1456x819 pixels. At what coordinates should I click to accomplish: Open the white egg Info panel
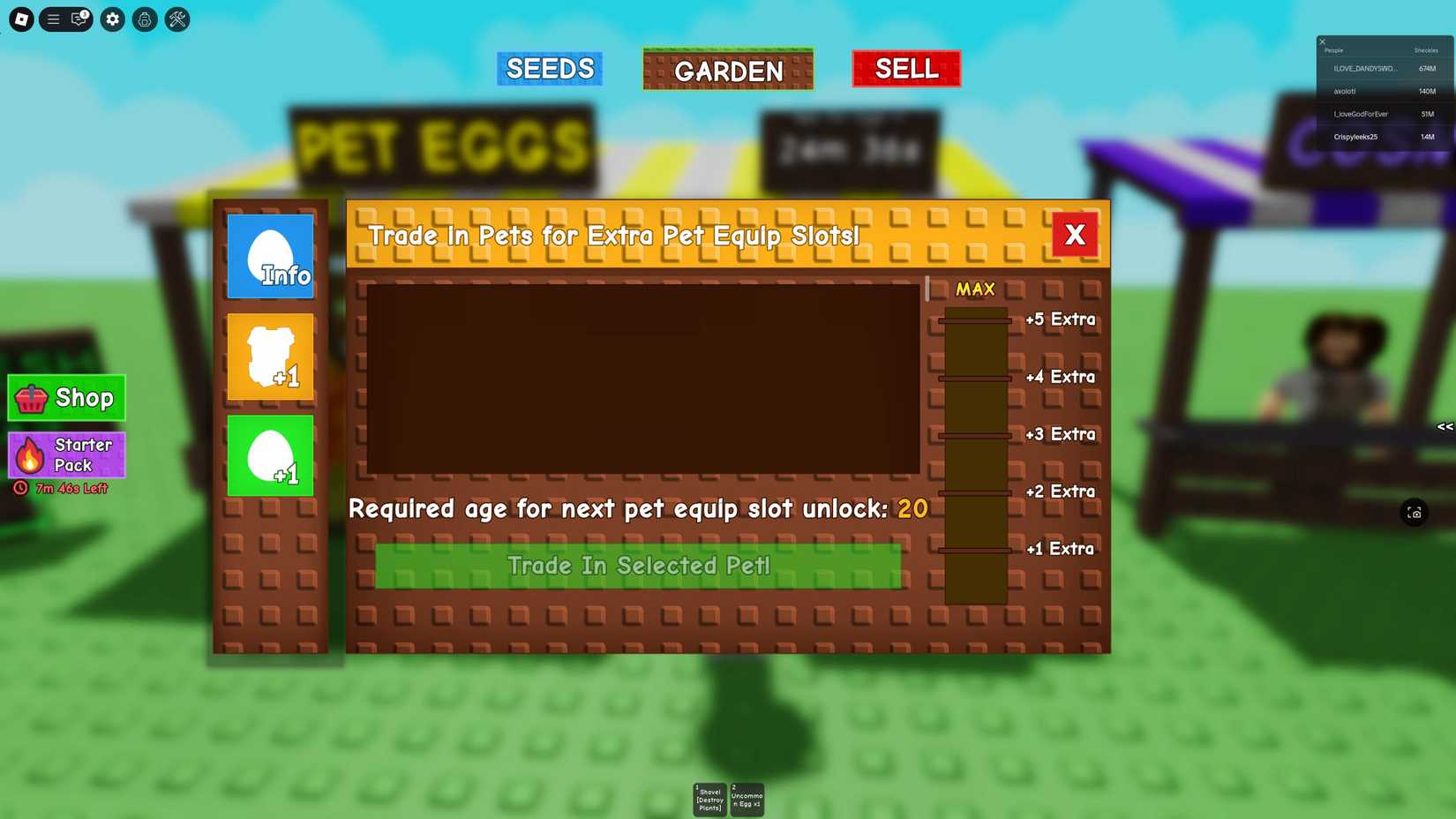tap(270, 256)
